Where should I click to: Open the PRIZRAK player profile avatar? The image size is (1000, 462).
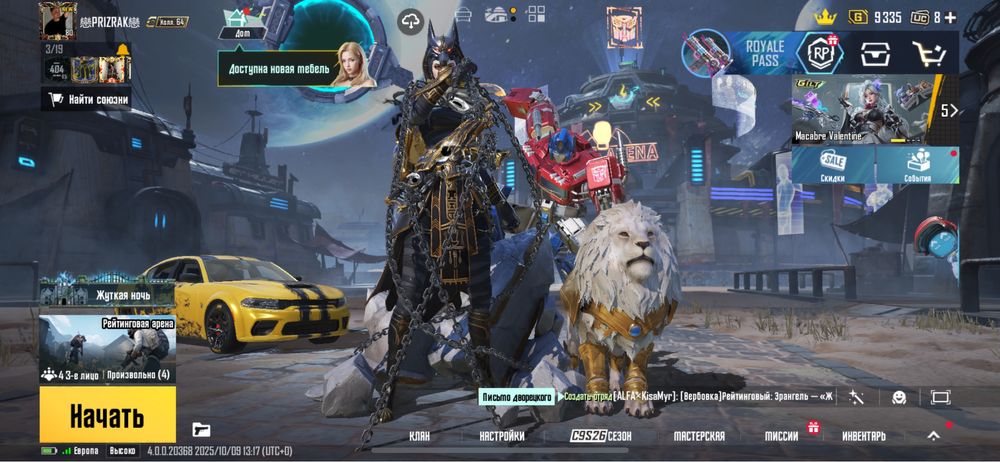point(58,20)
